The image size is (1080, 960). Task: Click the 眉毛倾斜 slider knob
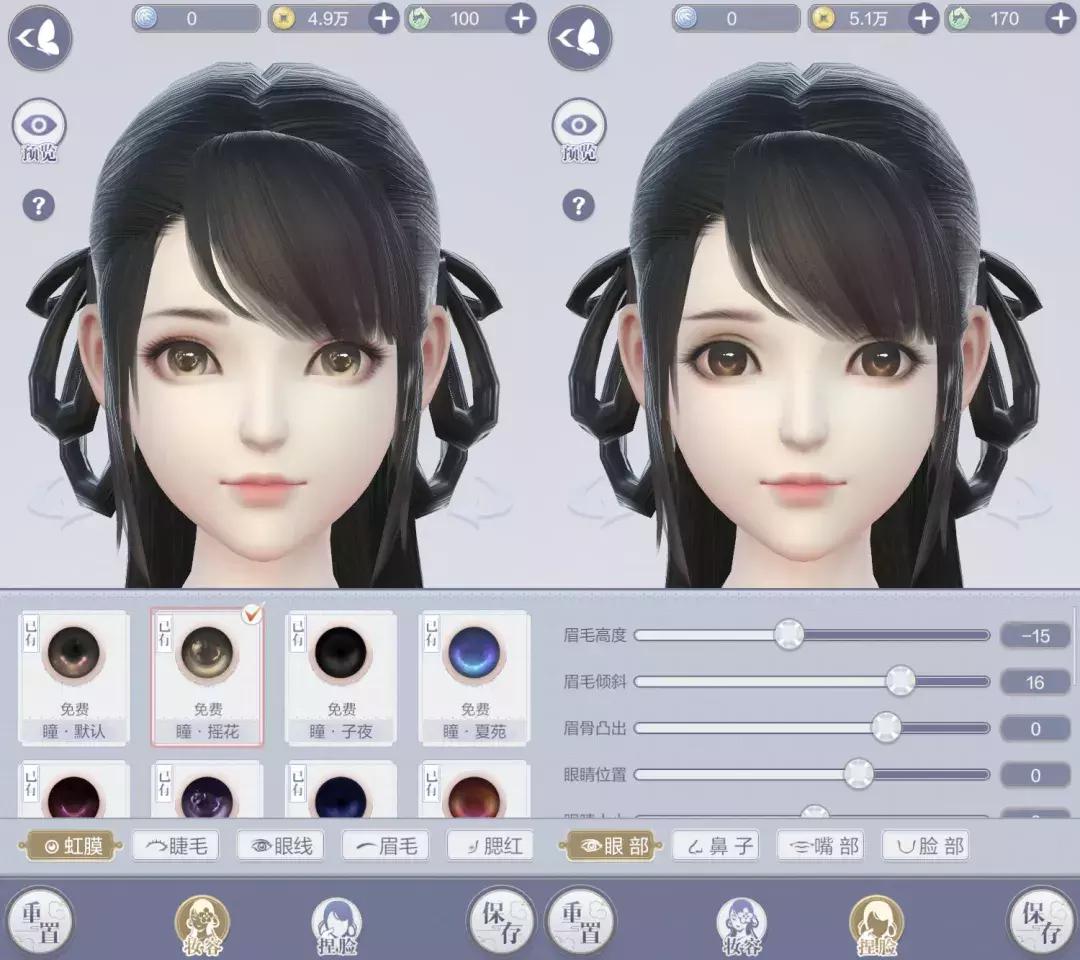[x=900, y=681]
